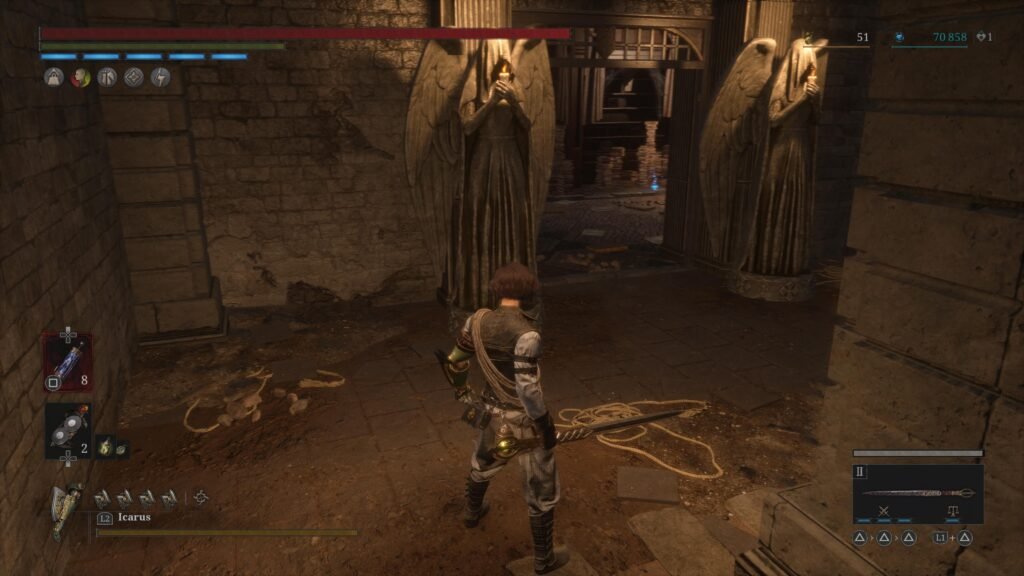Click the balance scale fable art icon

pos(950,511)
